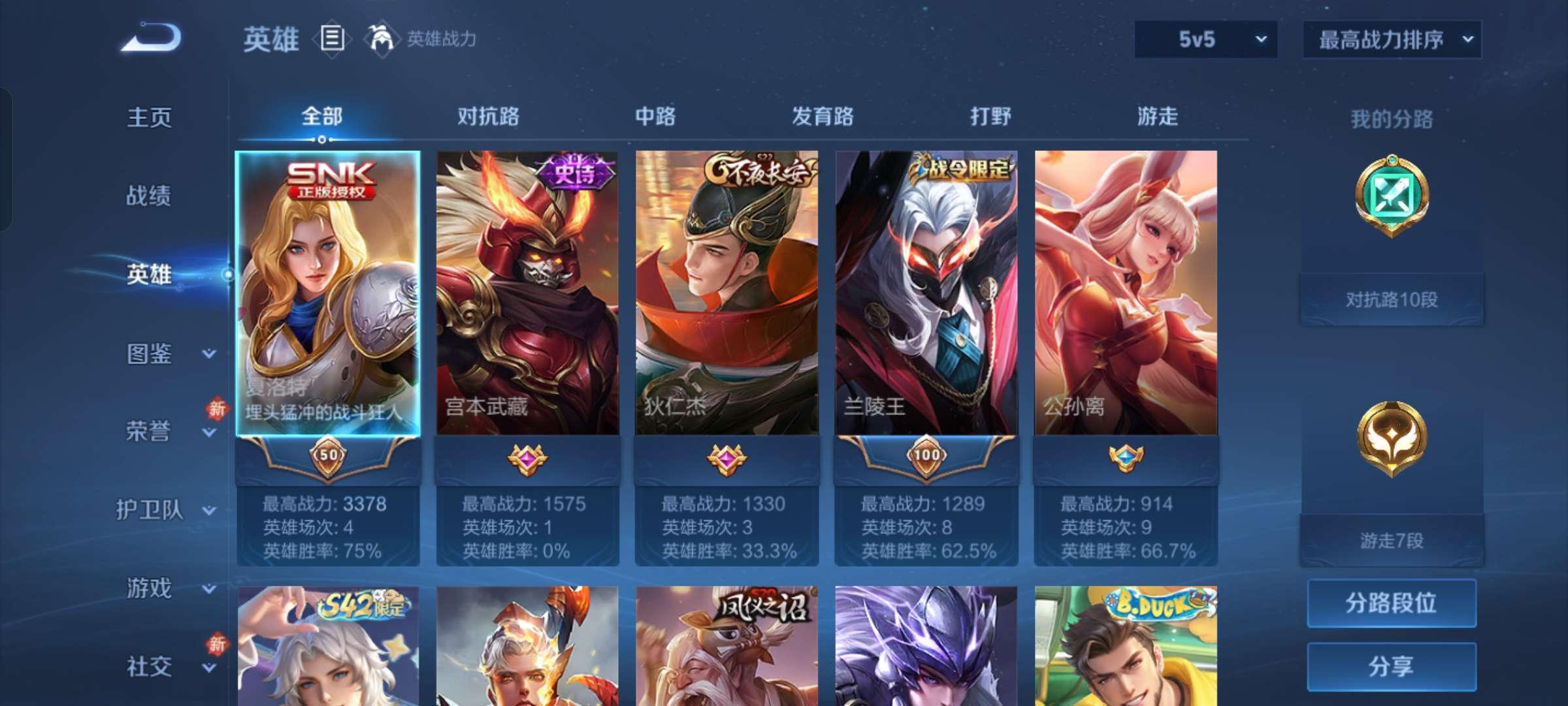This screenshot has height=706, width=1568.
Task: Click the 分享 button
Action: point(1392,665)
